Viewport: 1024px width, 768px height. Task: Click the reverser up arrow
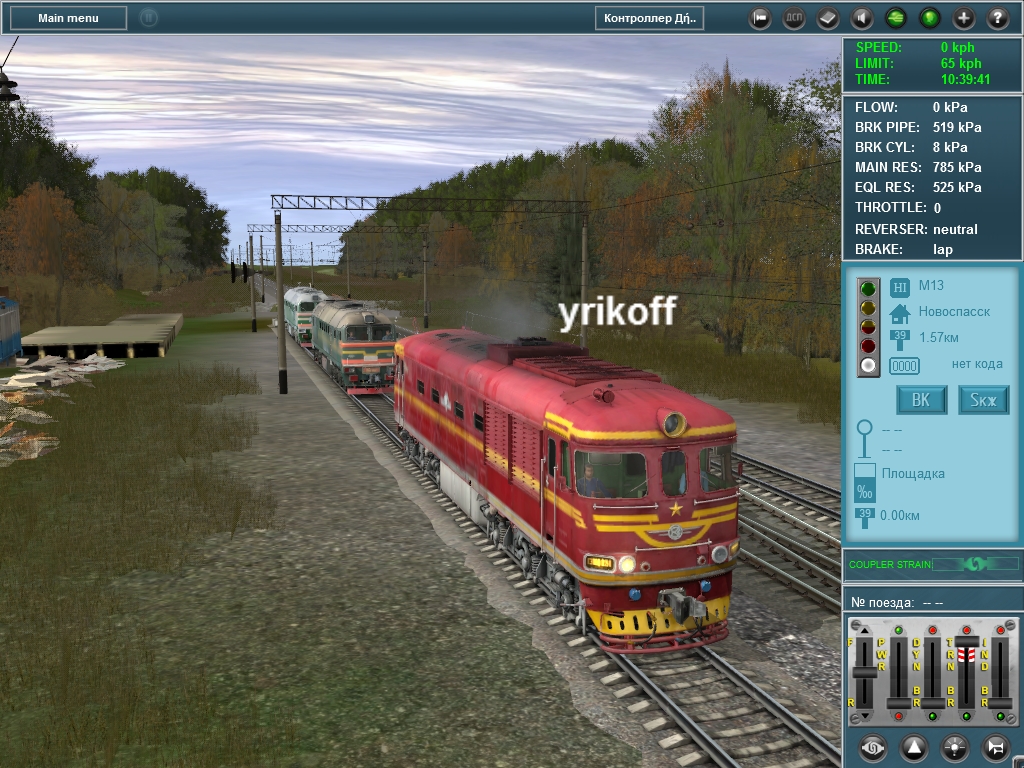pos(865,631)
